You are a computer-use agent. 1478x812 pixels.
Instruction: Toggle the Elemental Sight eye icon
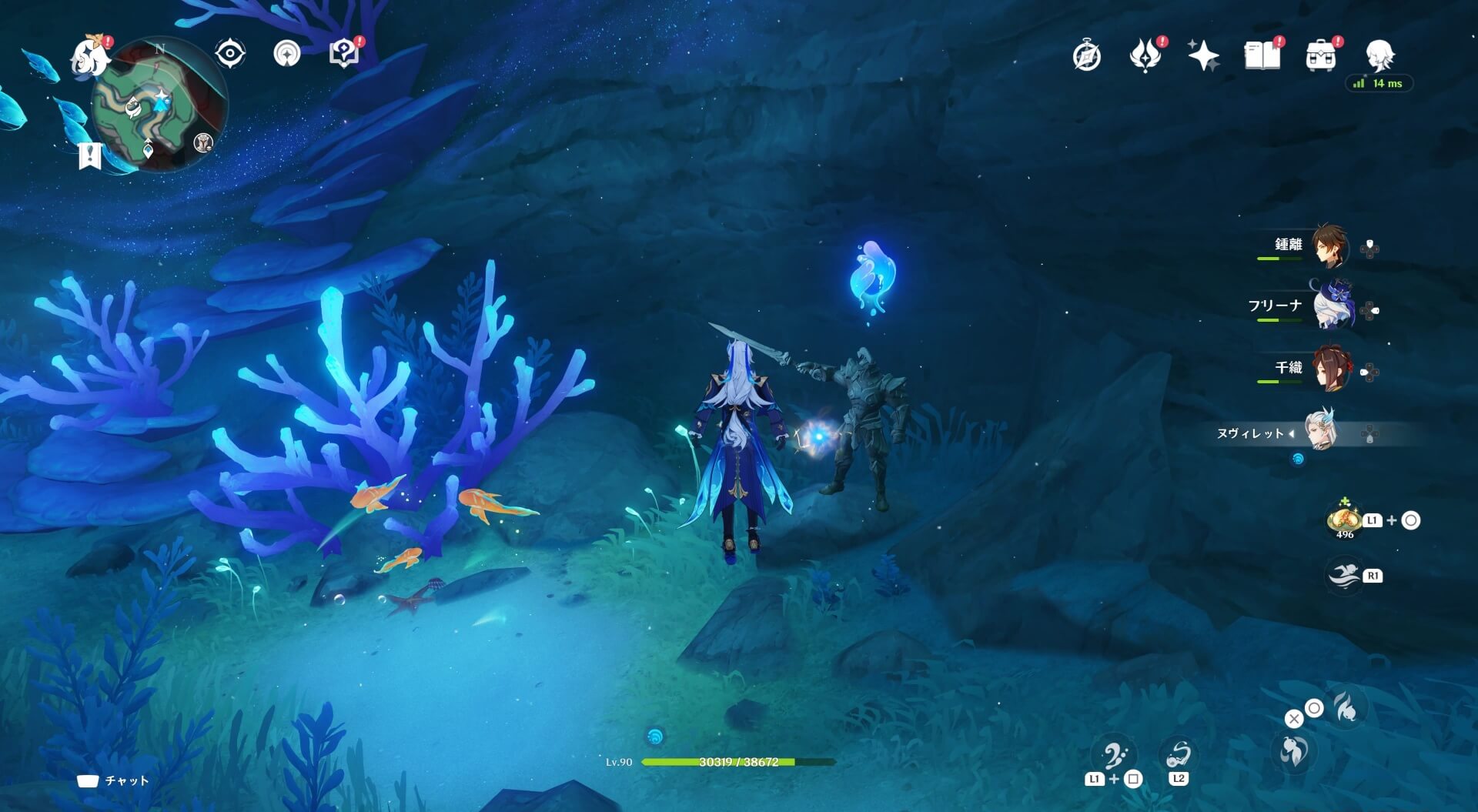click(229, 54)
